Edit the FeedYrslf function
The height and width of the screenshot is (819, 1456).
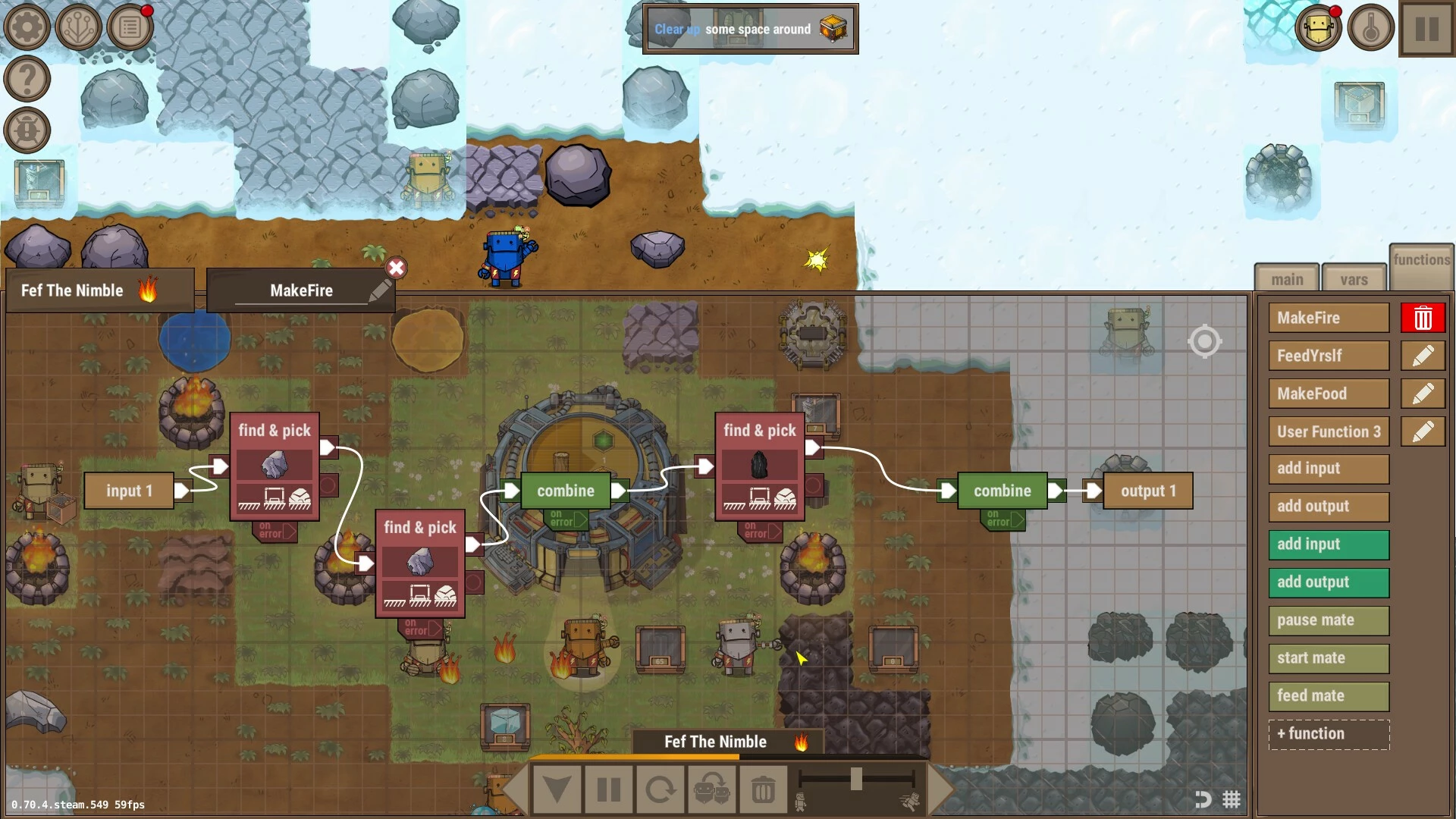pyautogui.click(x=1423, y=356)
